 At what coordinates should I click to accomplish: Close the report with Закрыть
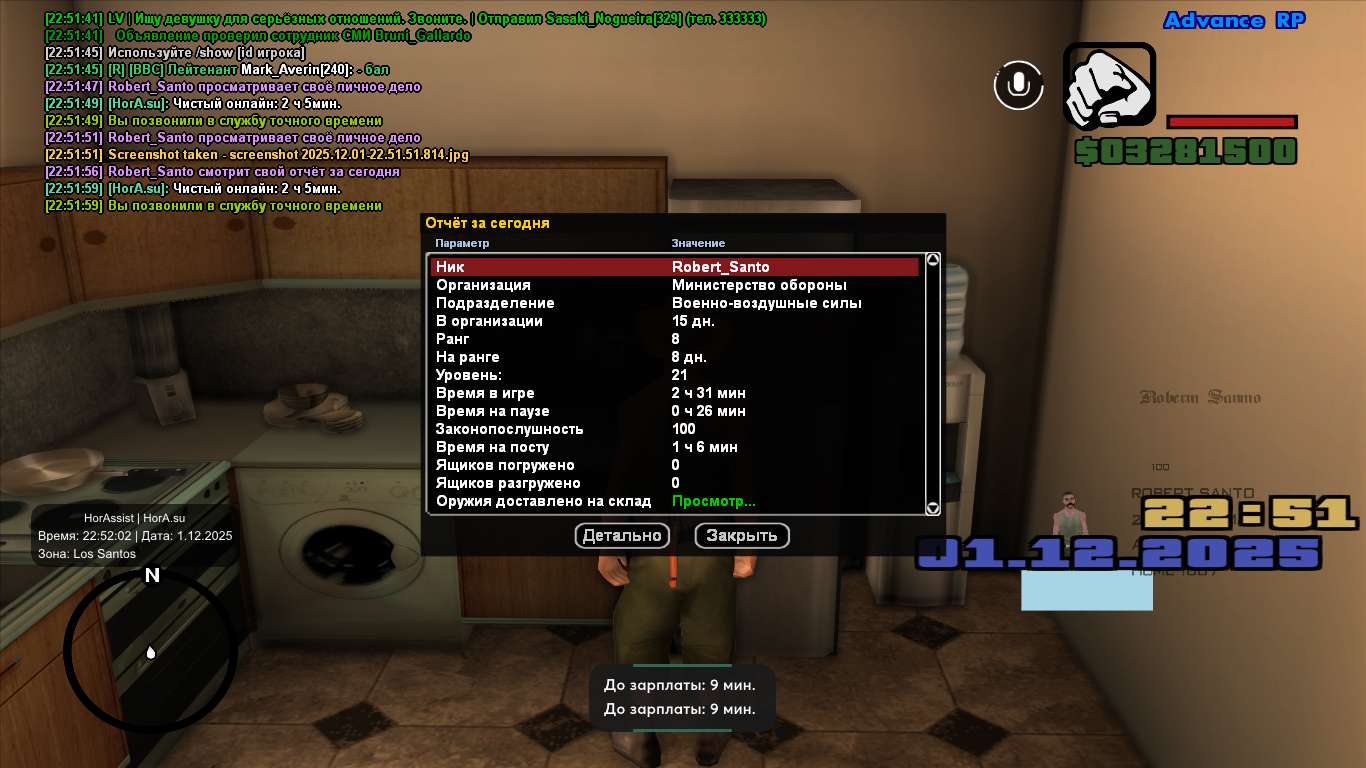[x=742, y=536]
